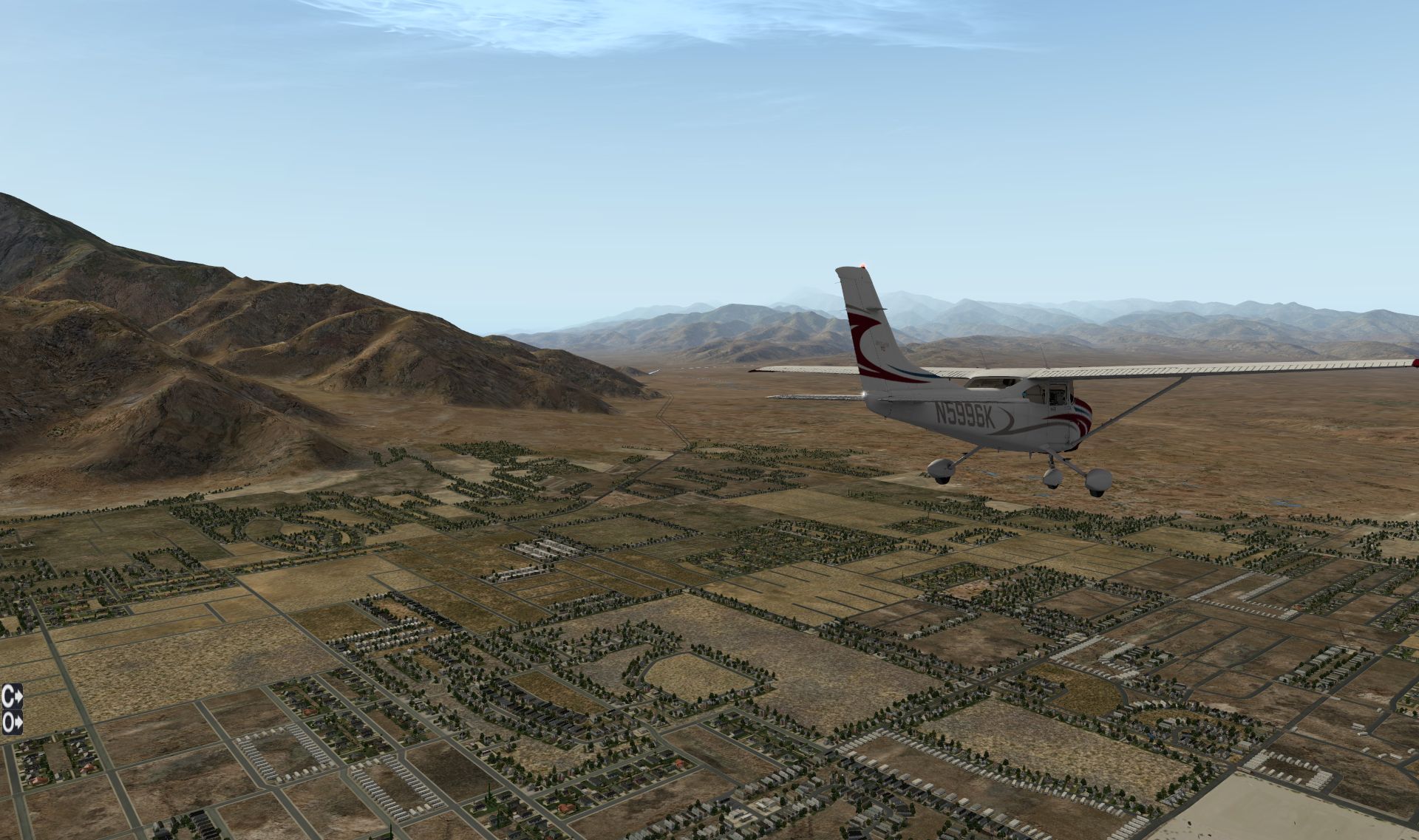The image size is (1419, 840).
Task: Open the O arrow sidebar button
Action: point(12,722)
